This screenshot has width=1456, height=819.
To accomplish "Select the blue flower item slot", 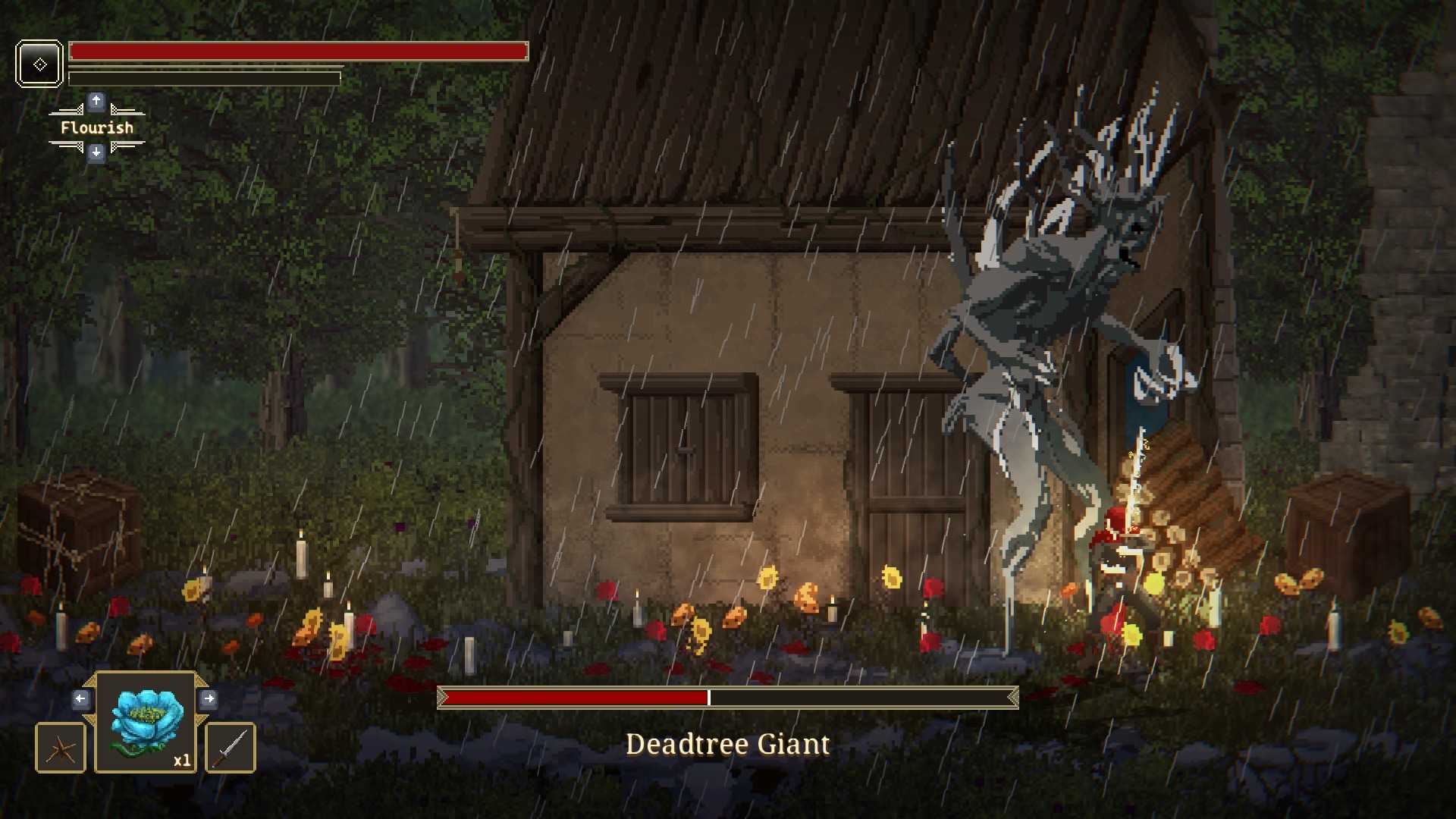I will tap(146, 722).
